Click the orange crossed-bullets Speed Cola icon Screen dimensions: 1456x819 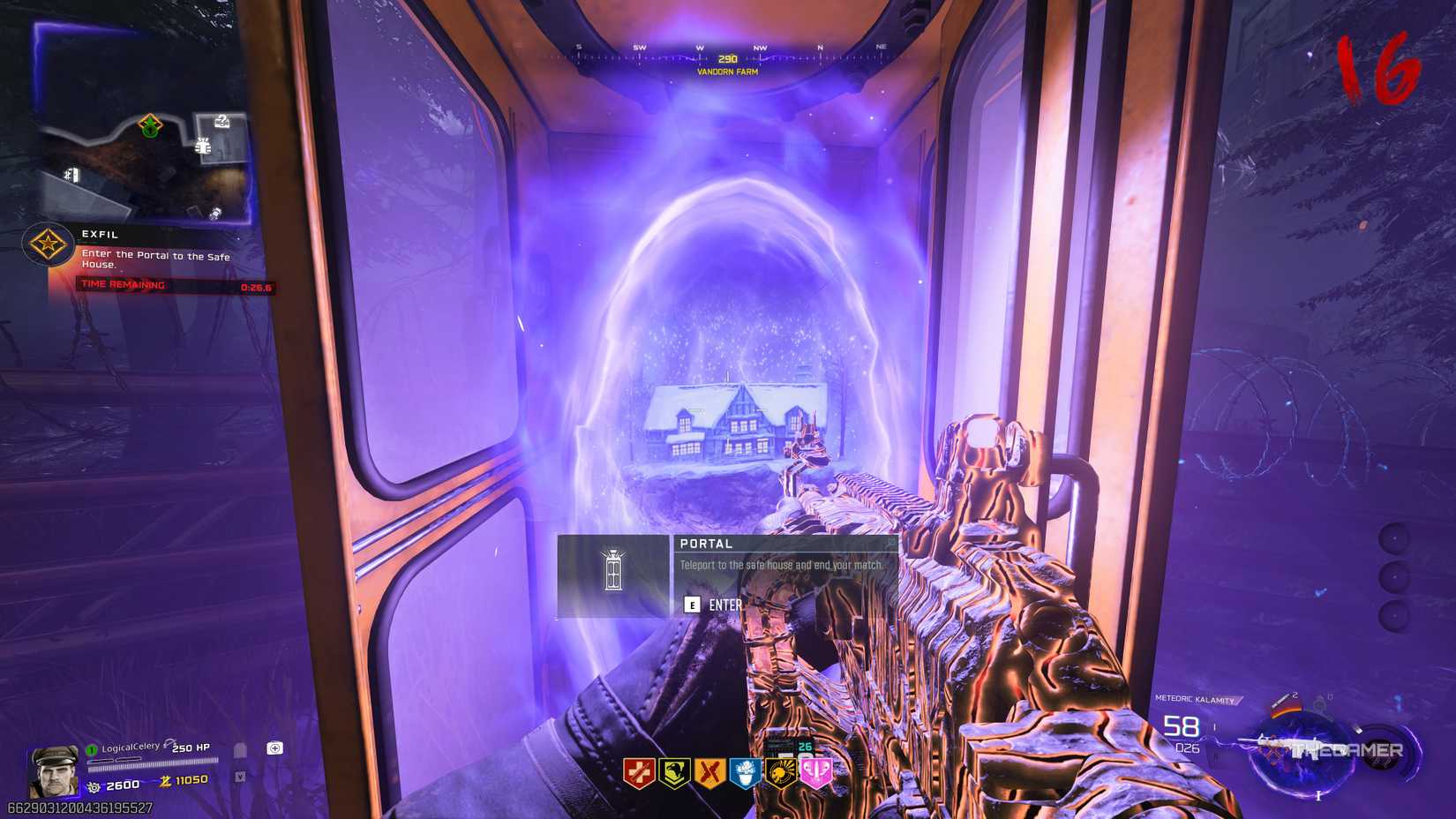tap(710, 770)
